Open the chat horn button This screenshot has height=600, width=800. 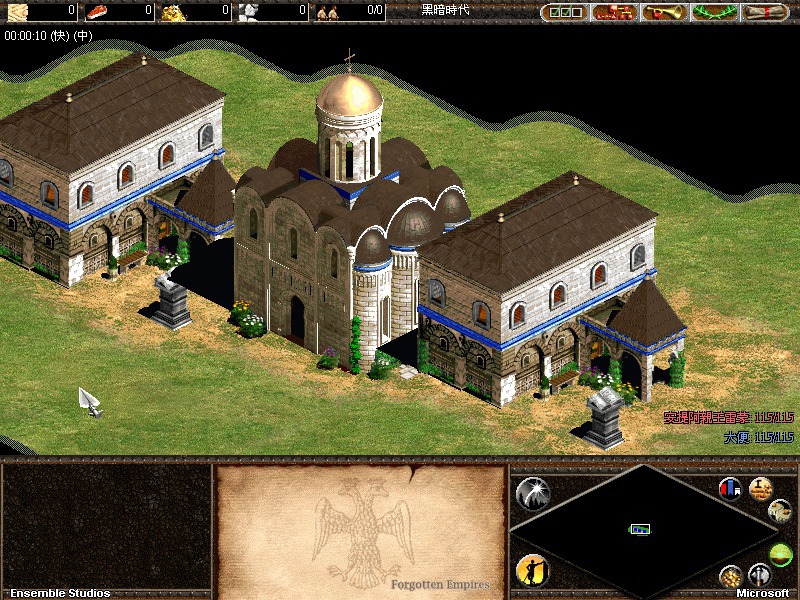coord(665,12)
